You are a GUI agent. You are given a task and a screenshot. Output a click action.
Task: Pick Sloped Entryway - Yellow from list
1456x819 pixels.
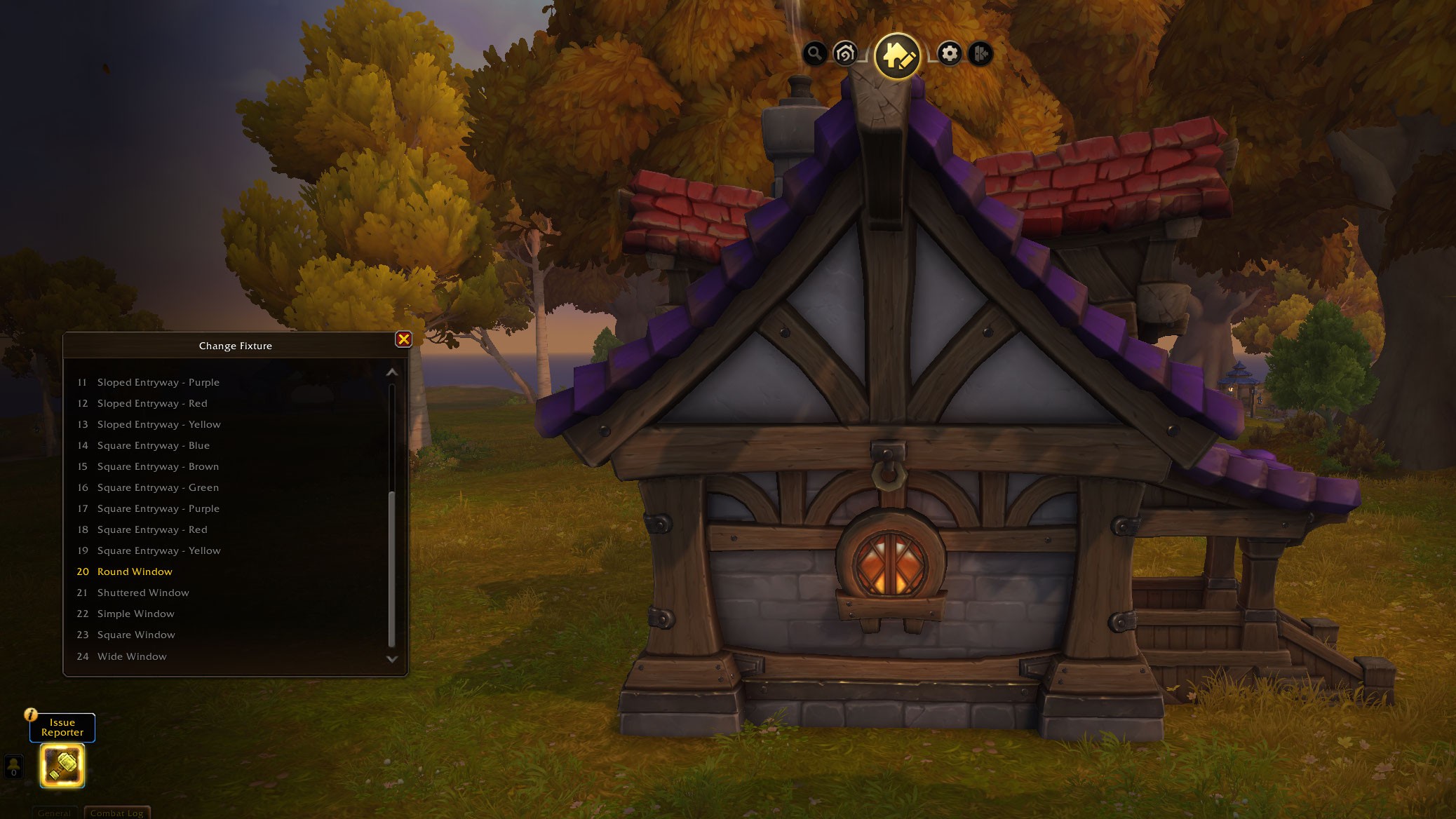(x=159, y=424)
